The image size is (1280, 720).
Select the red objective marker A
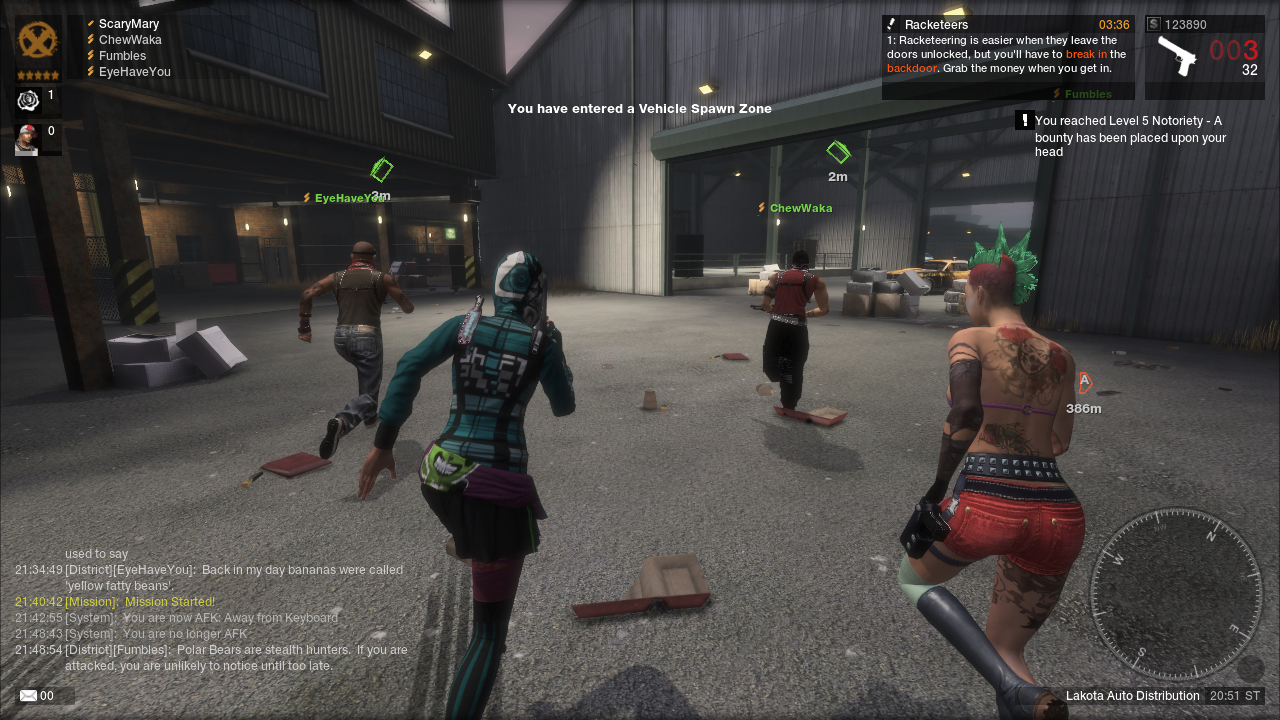click(1084, 382)
